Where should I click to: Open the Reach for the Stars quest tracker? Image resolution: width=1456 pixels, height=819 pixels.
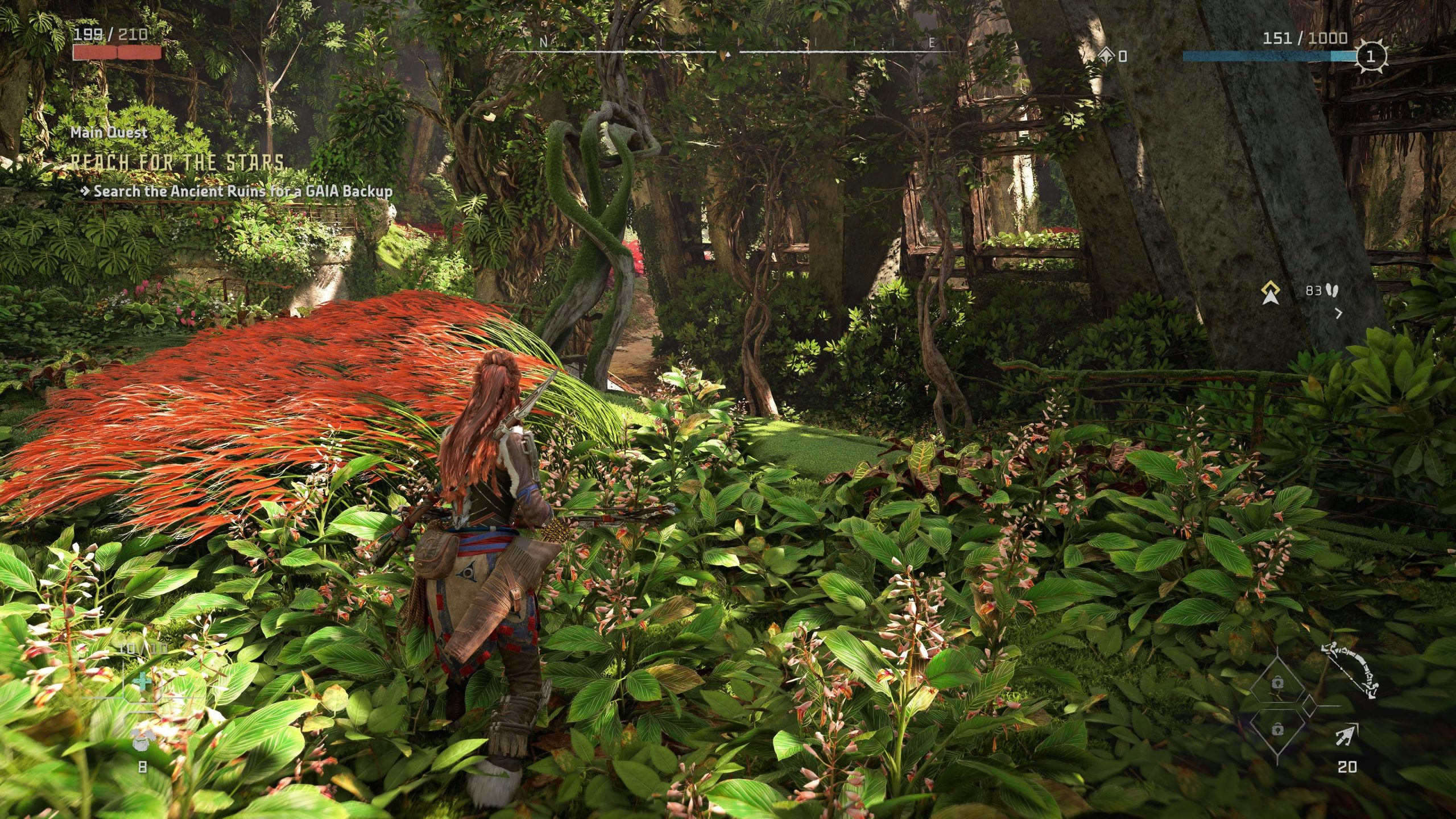(x=177, y=163)
